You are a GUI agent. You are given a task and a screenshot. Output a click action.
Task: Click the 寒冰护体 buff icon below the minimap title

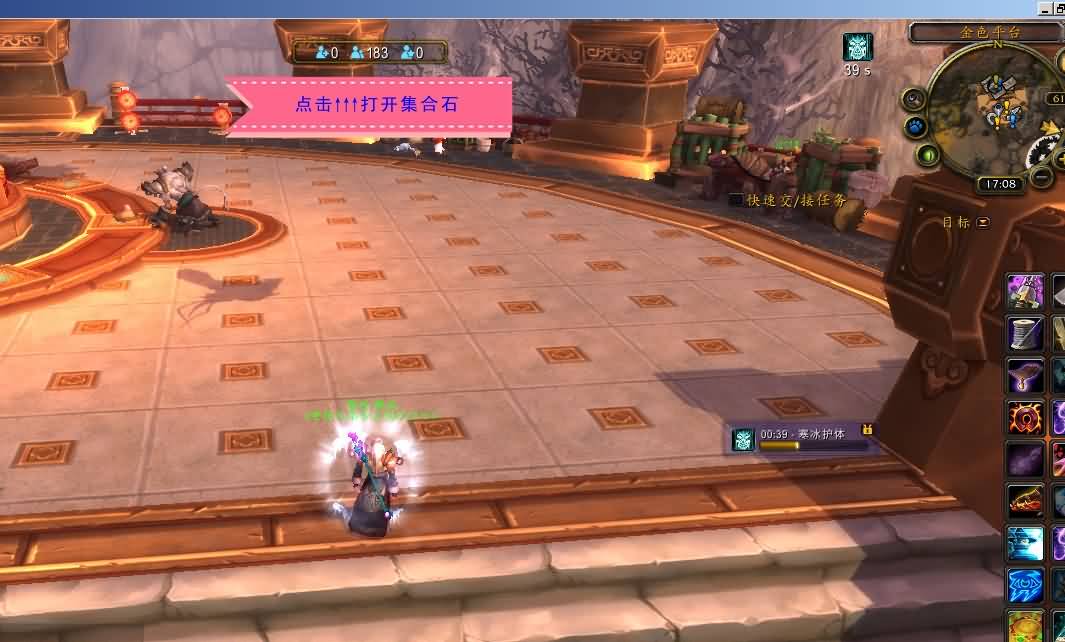(x=857, y=47)
